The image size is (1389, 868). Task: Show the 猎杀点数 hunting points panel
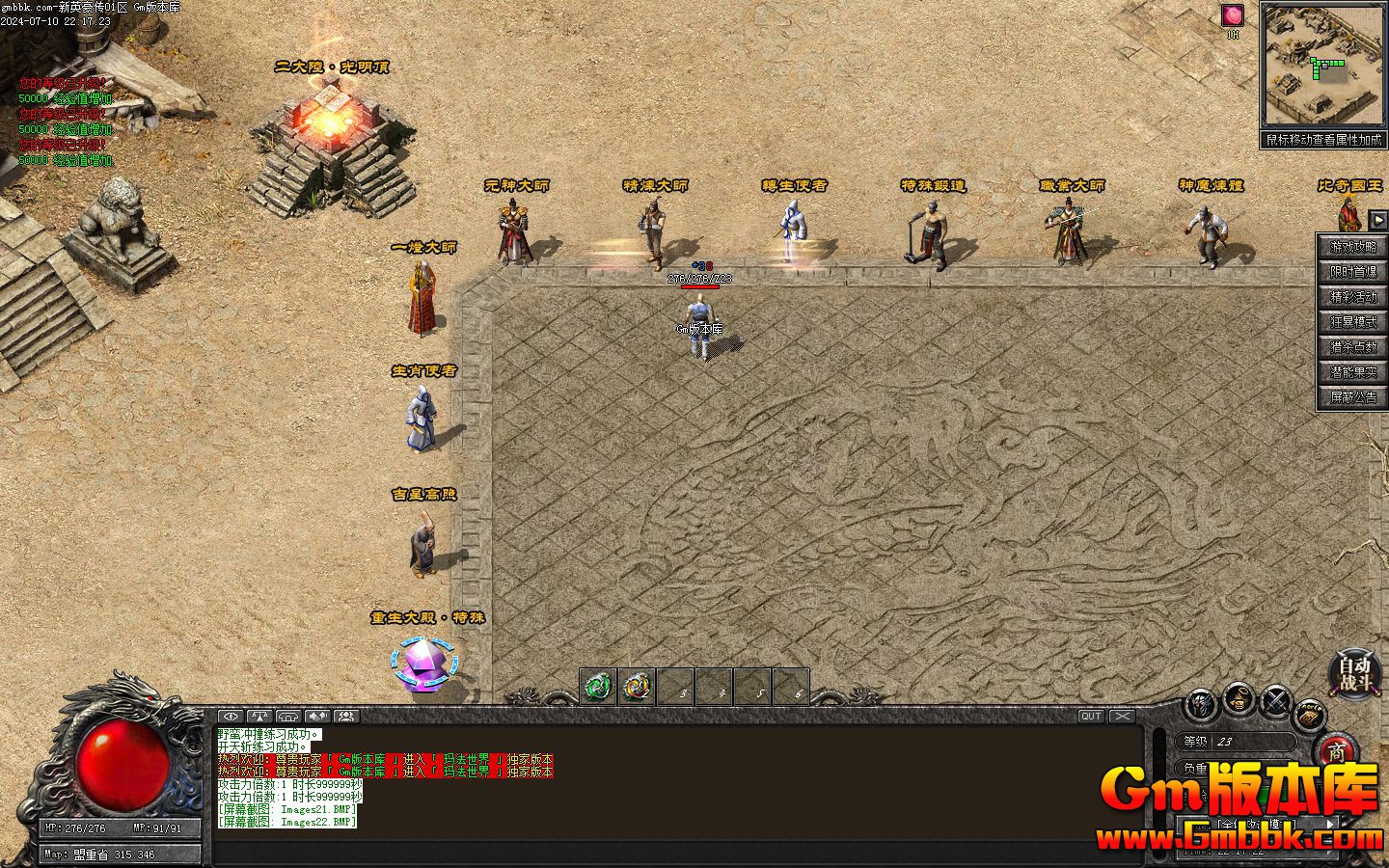click(x=1353, y=347)
